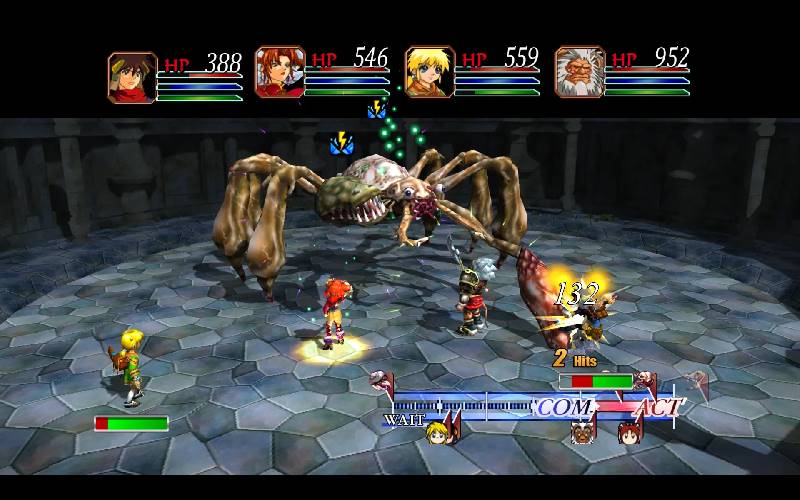The width and height of the screenshot is (800, 500).
Task: Click the enemy marker above the WAIT section
Action: 381,382
